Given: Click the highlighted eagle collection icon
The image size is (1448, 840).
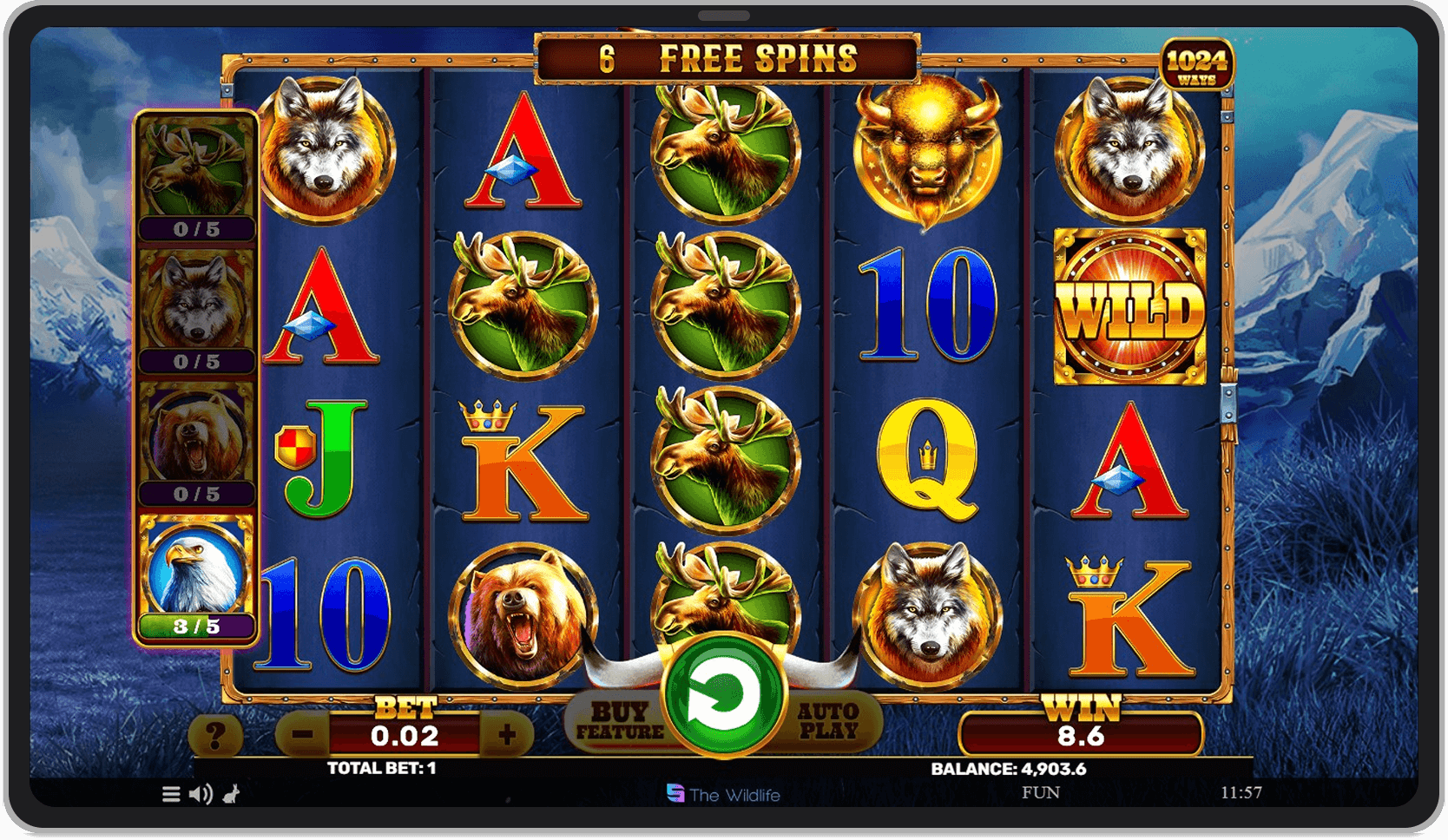Looking at the screenshot, I should pyautogui.click(x=195, y=568).
